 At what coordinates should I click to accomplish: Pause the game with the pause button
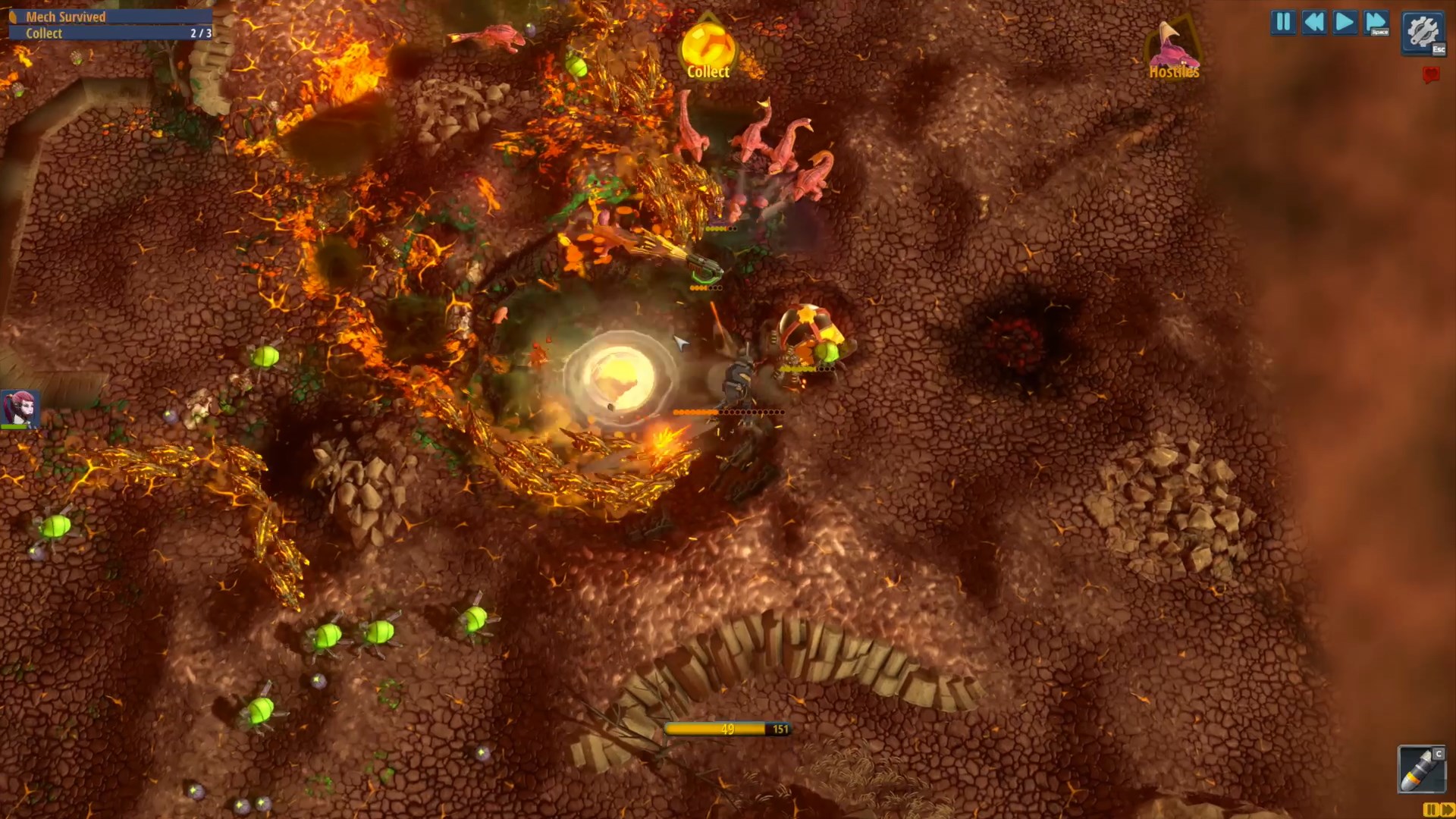pyautogui.click(x=1283, y=22)
